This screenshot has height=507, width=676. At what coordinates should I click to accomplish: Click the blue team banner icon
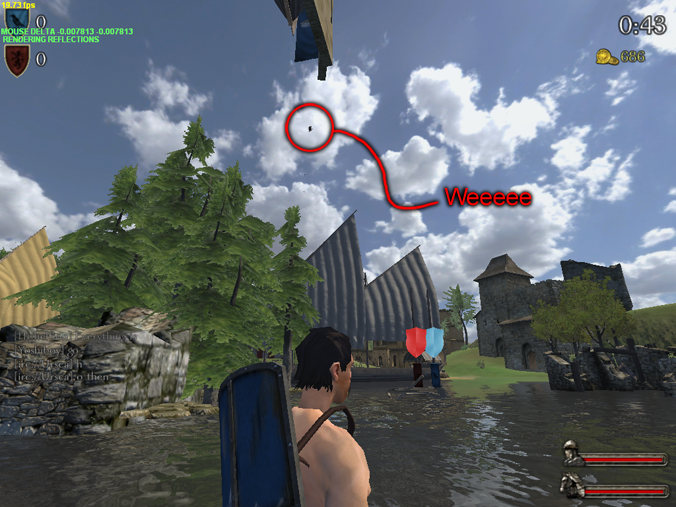click(x=17, y=19)
